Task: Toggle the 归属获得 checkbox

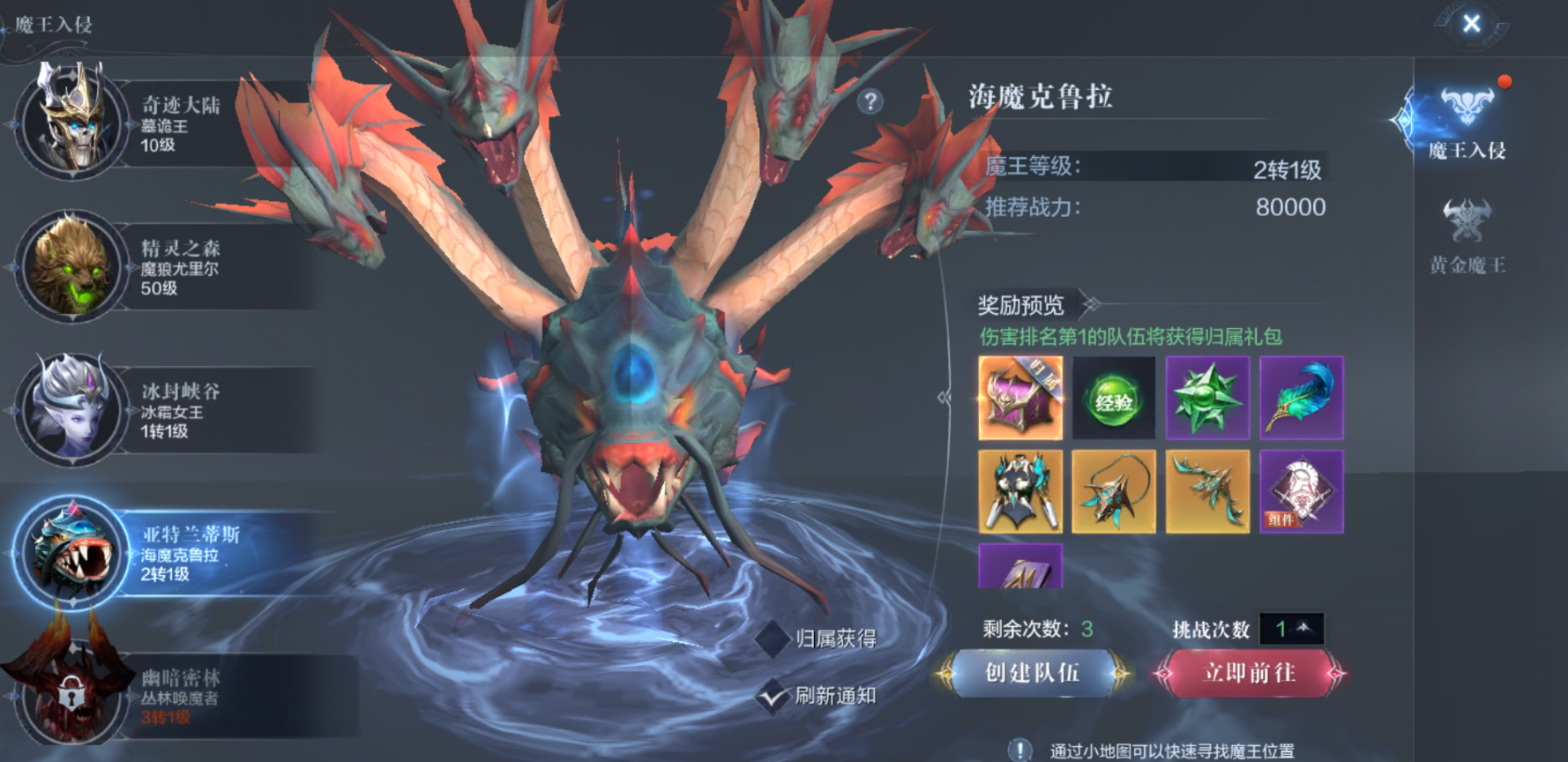Action: click(x=773, y=639)
